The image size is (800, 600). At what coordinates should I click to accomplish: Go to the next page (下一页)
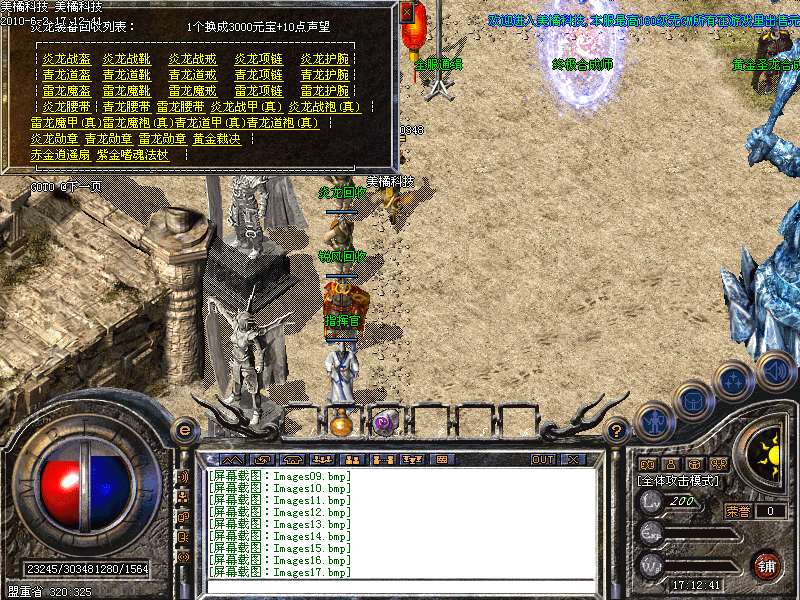[x=80, y=186]
